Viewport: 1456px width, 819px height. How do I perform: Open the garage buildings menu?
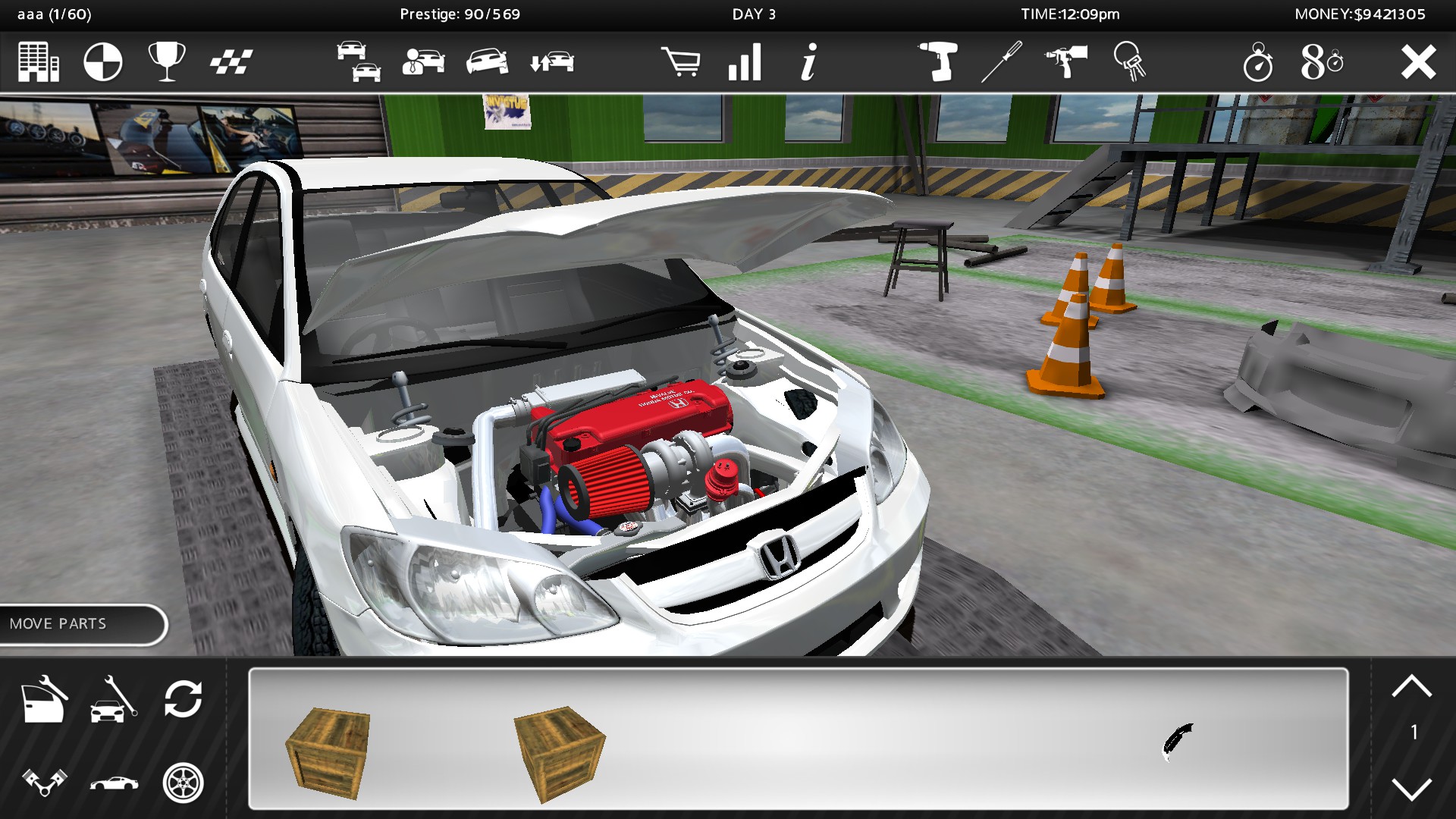(x=37, y=63)
